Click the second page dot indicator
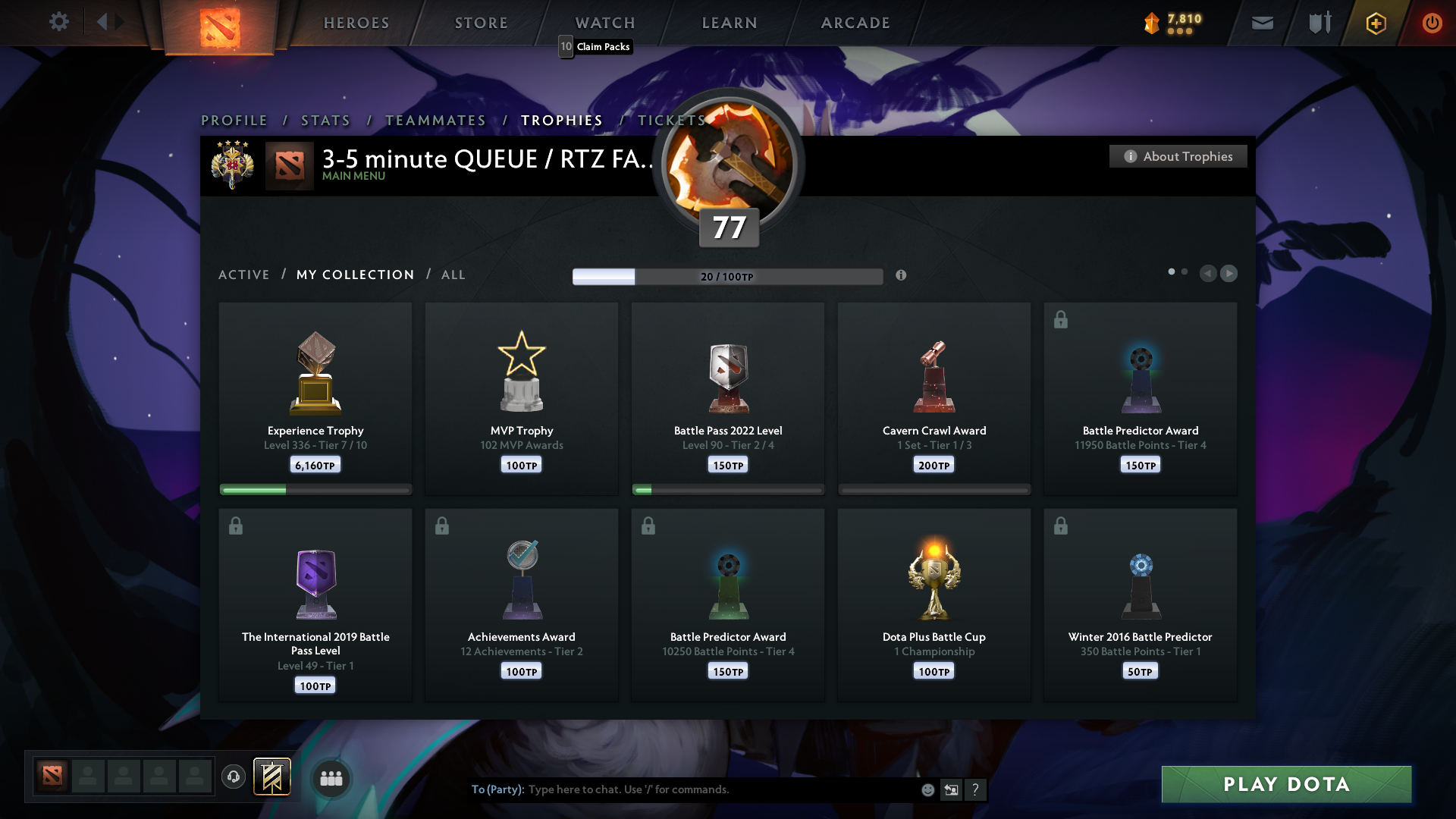This screenshot has height=819, width=1456. (1185, 271)
